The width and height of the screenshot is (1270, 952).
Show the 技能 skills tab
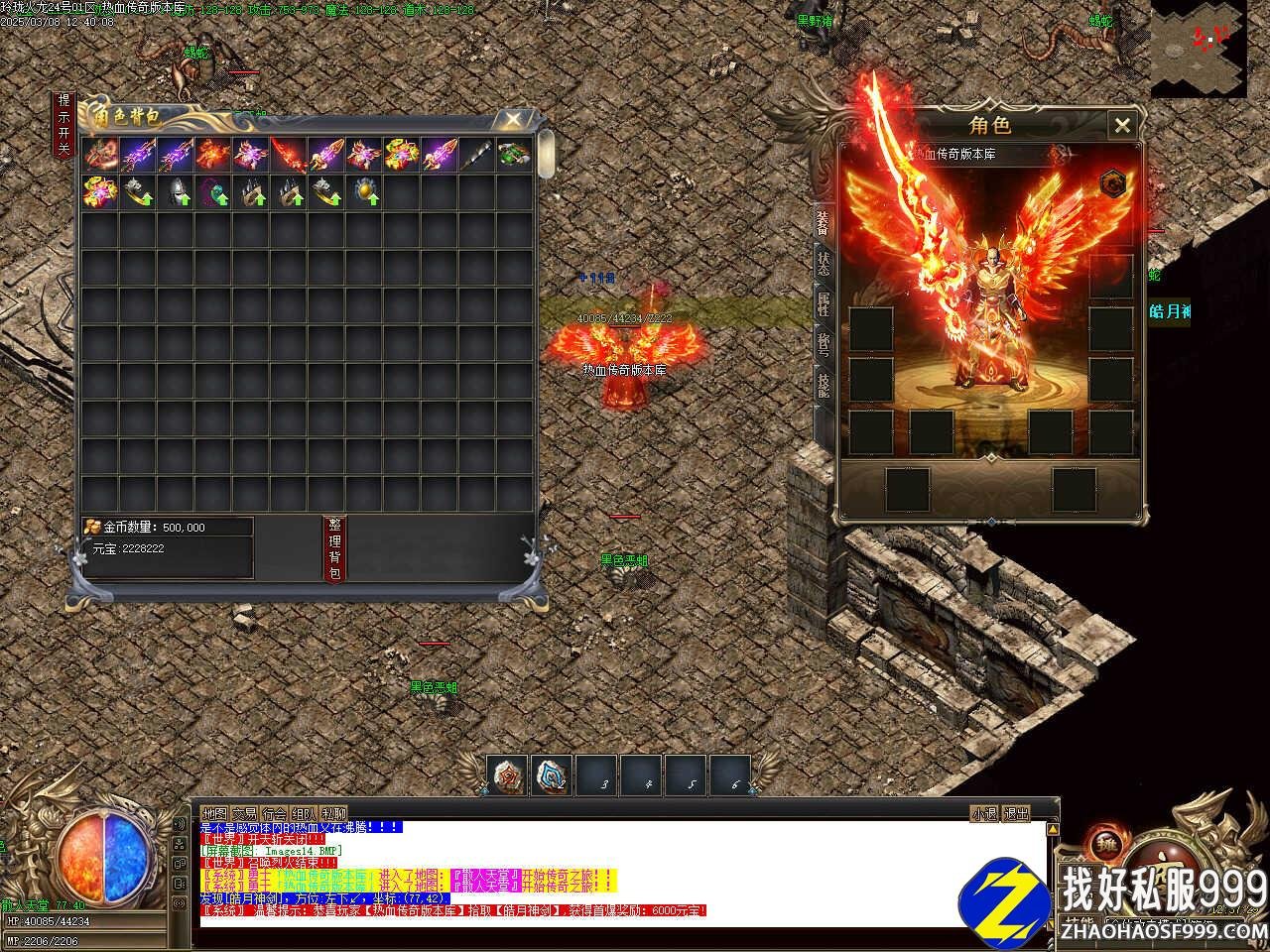tap(824, 385)
